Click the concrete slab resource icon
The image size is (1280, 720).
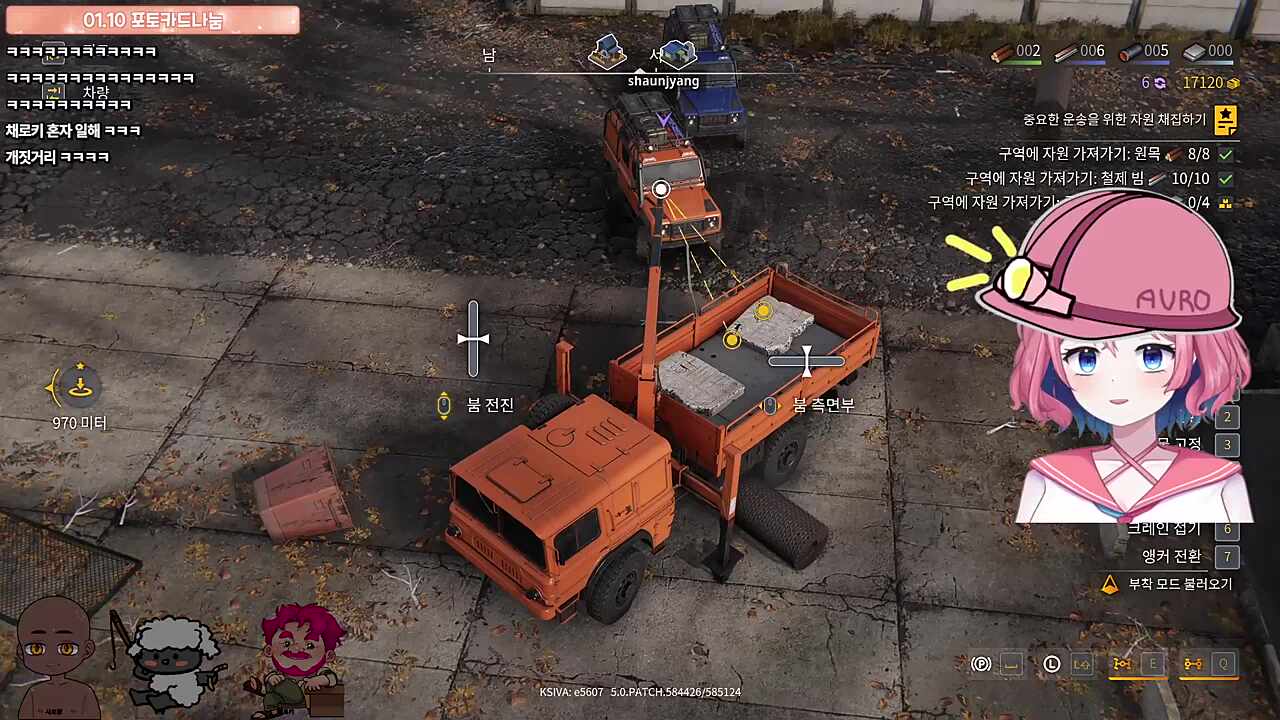[x=1194, y=52]
